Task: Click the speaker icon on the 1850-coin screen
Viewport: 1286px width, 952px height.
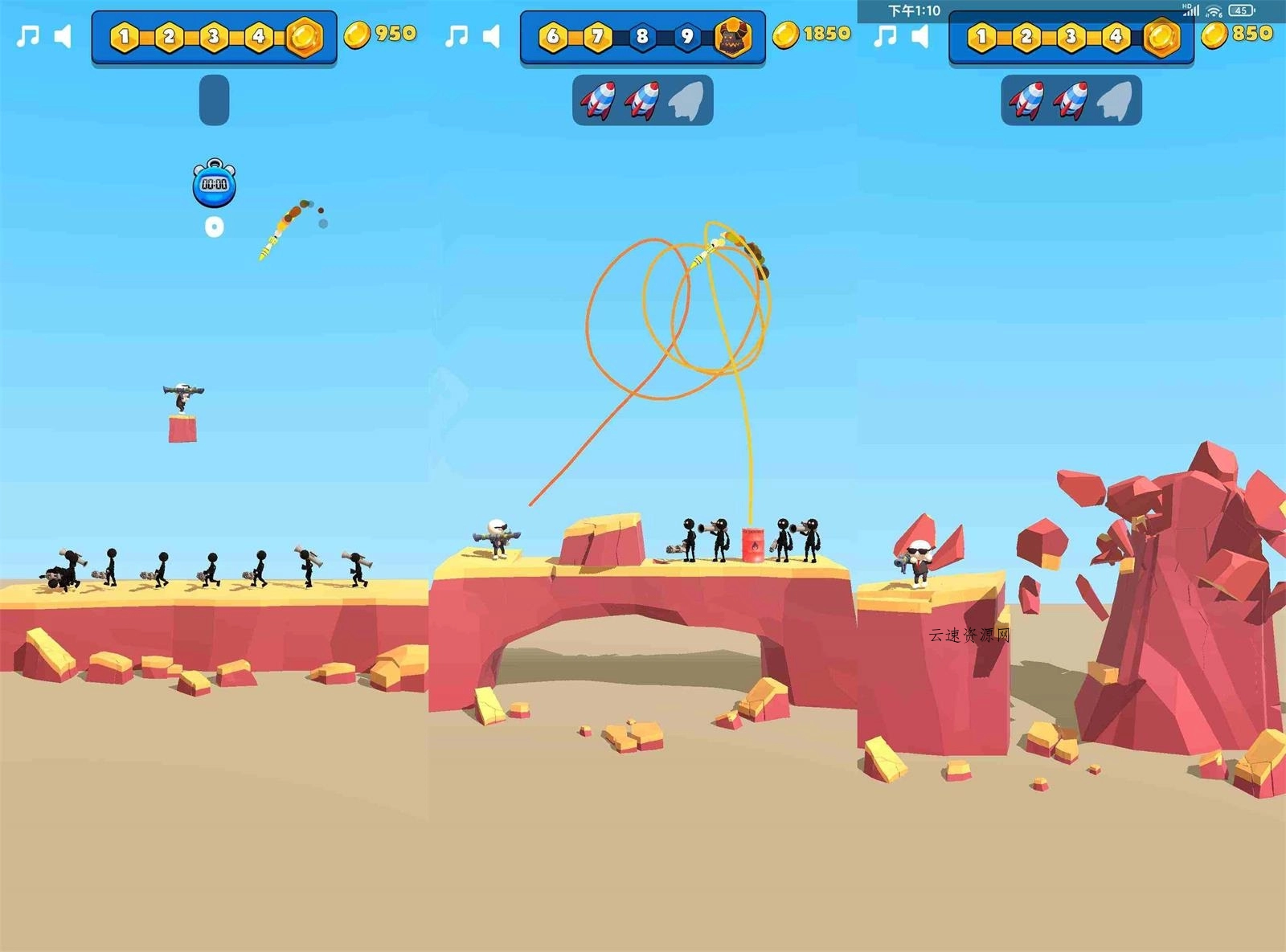Action: (491, 36)
